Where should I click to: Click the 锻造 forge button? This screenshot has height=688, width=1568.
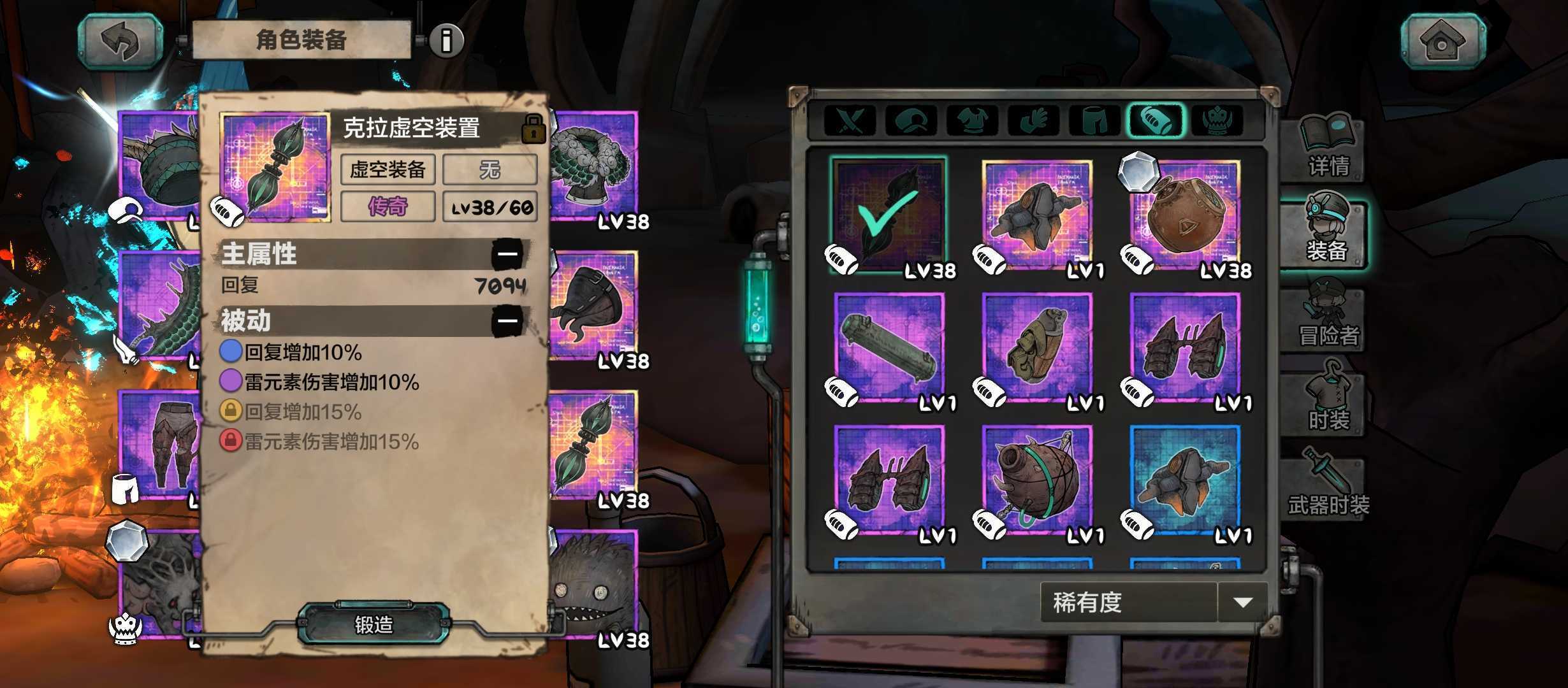coord(374,624)
